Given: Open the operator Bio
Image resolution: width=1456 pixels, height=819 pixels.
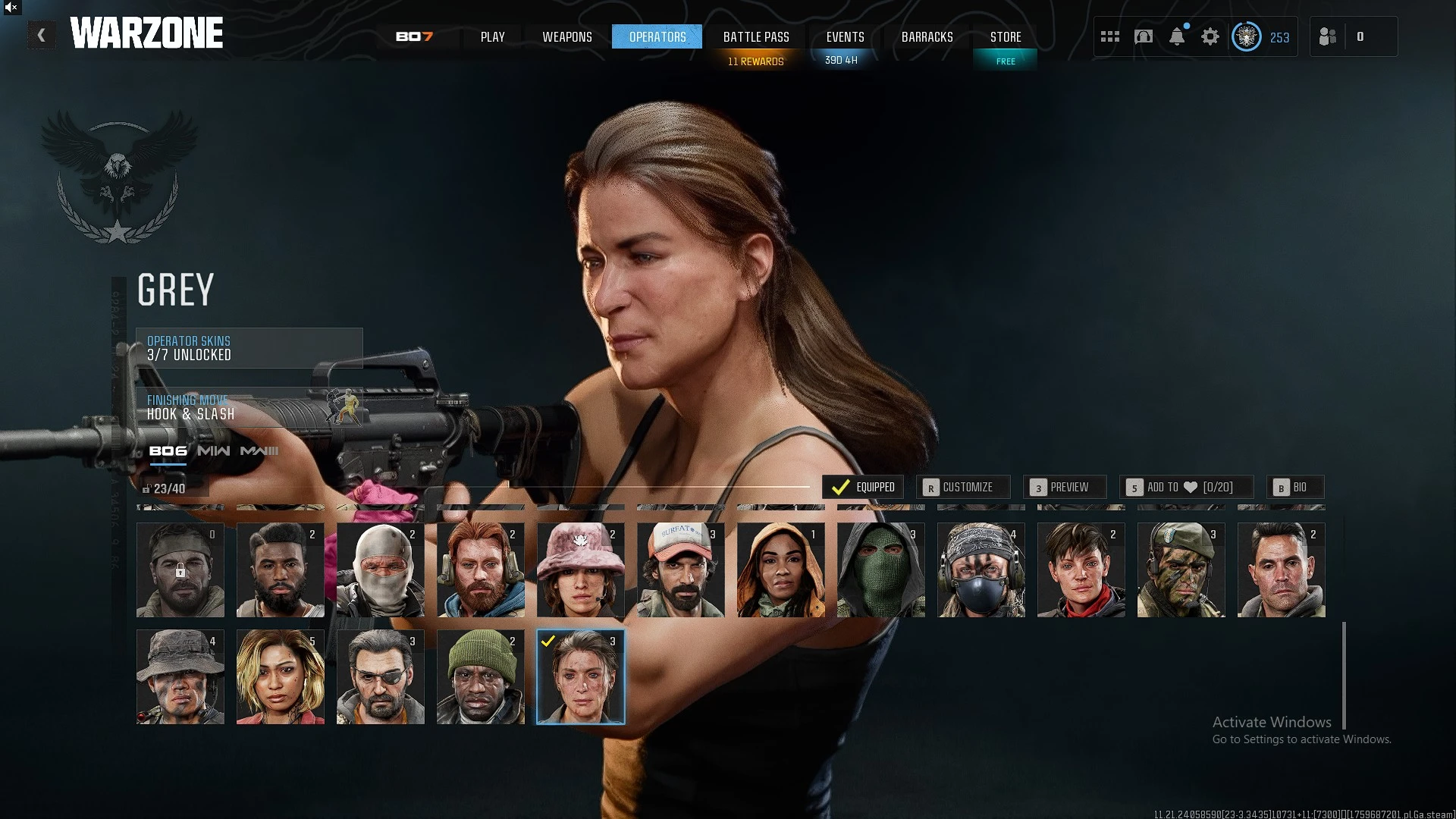Looking at the screenshot, I should pyautogui.click(x=1294, y=487).
